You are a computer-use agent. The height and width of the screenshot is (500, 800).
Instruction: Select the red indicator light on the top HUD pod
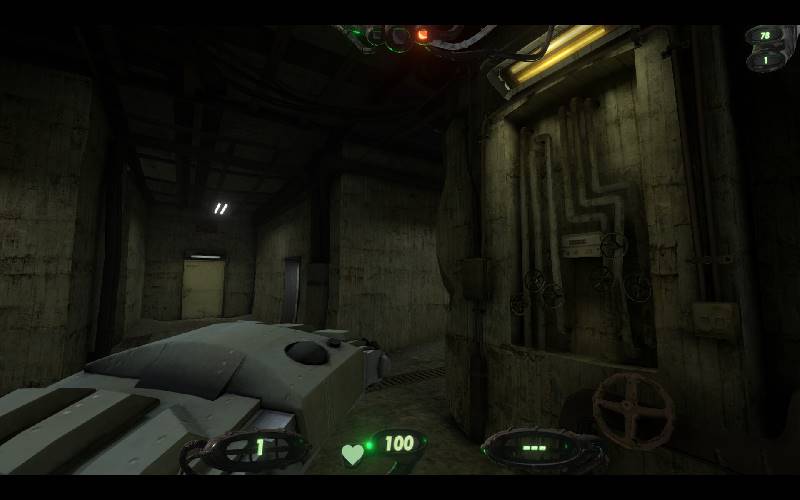423,36
